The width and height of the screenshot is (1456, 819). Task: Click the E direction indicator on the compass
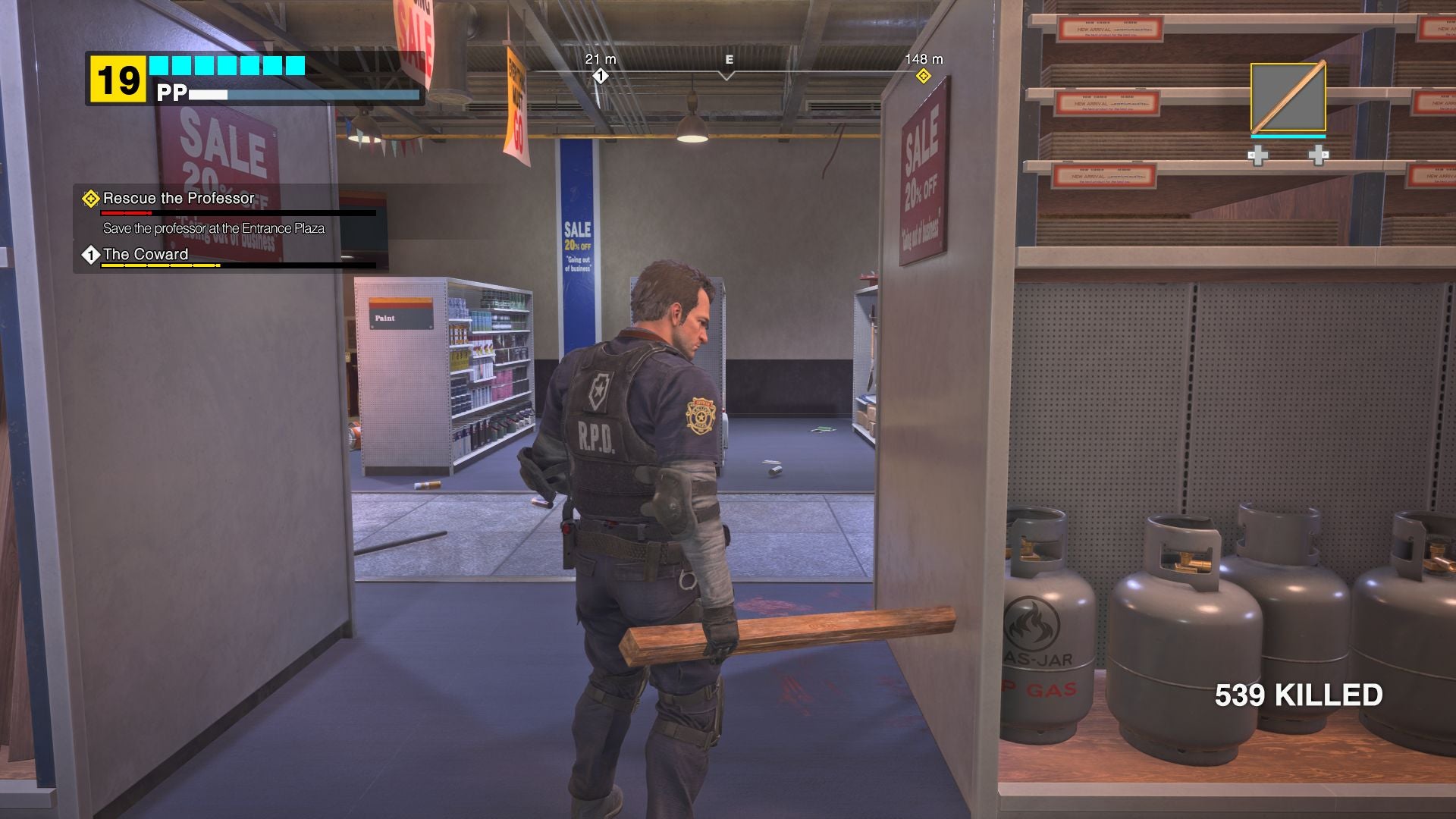click(730, 59)
